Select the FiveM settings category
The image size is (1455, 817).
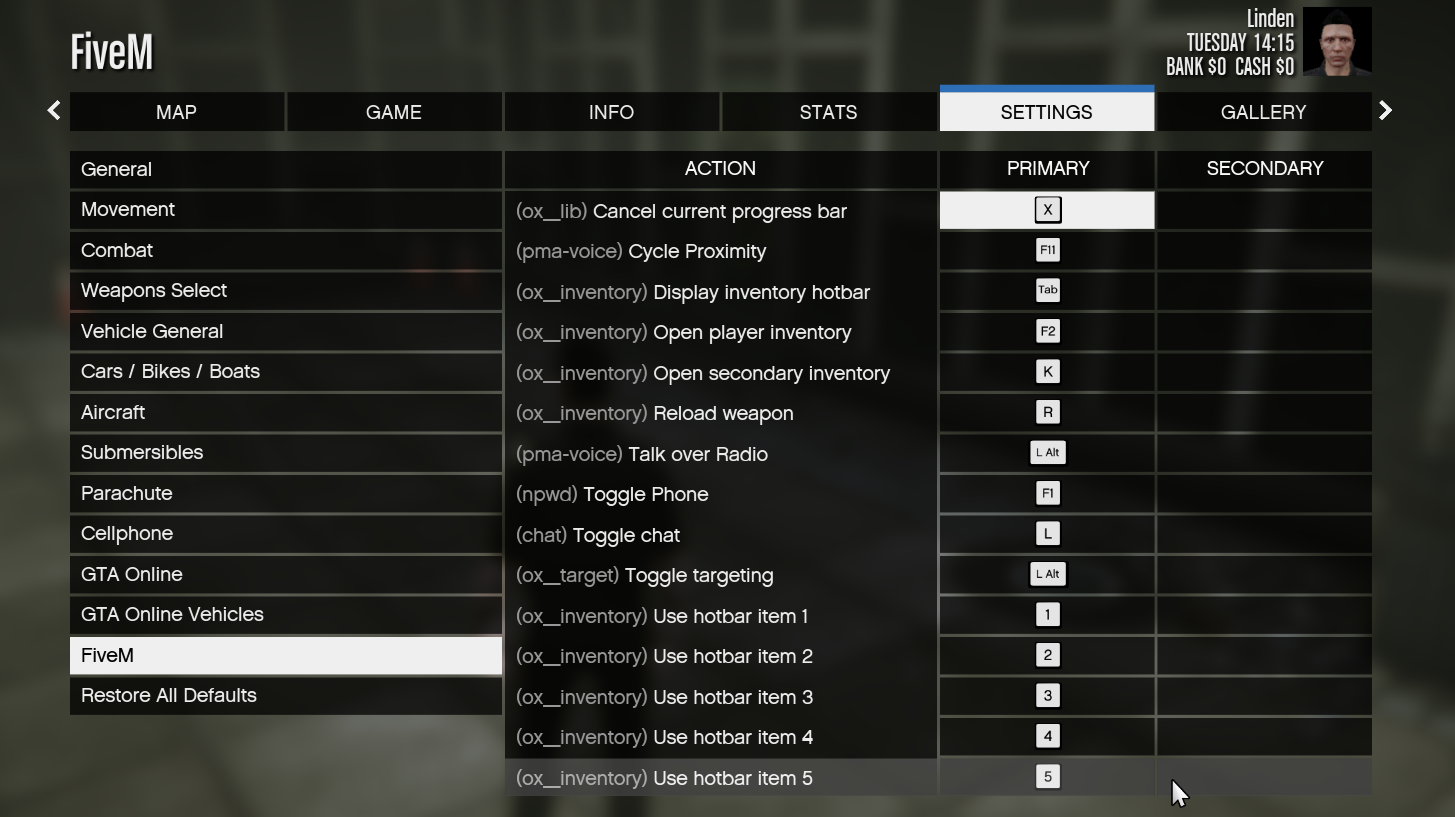[x=286, y=655]
